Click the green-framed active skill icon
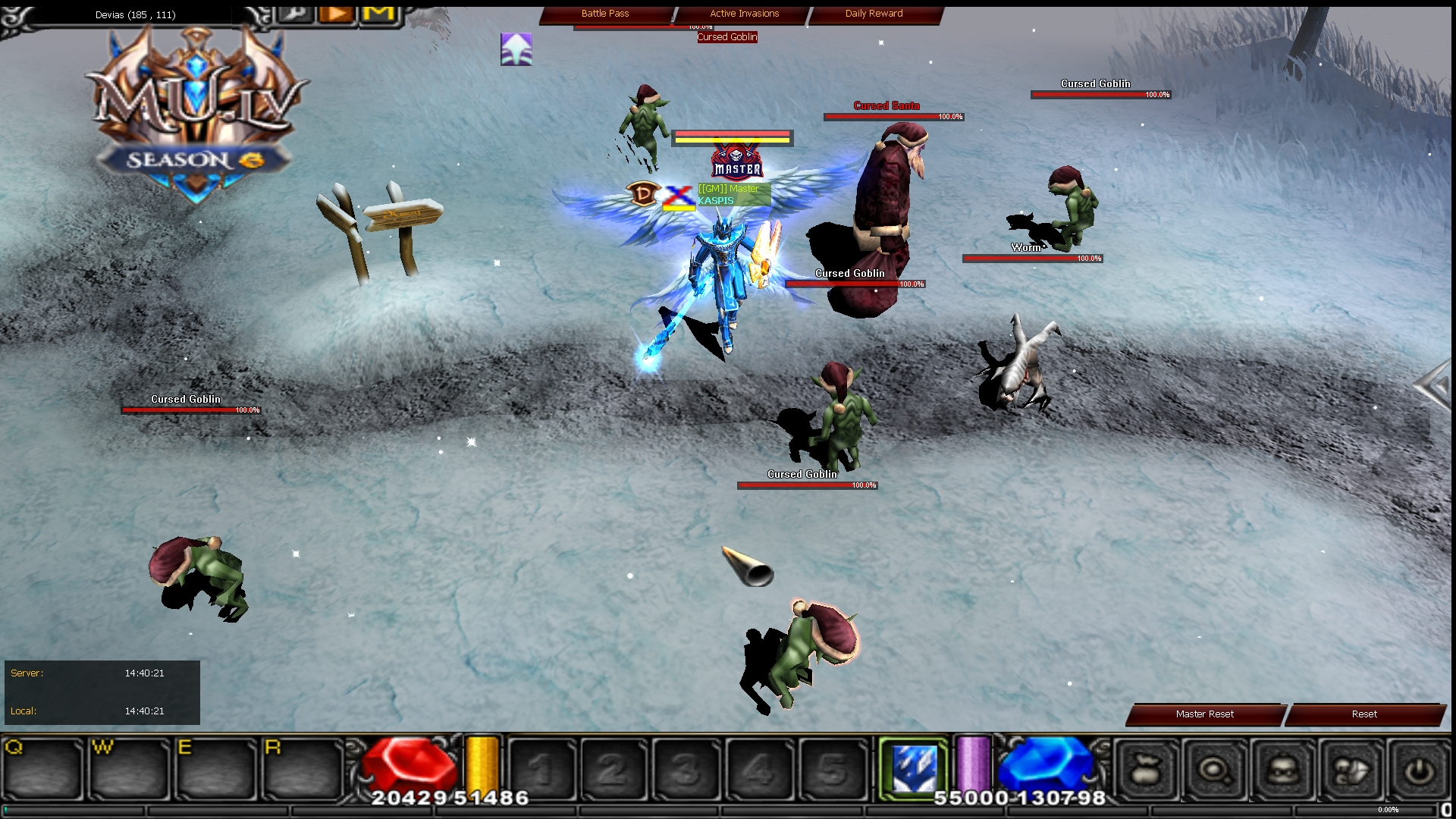1456x819 pixels. (x=915, y=768)
